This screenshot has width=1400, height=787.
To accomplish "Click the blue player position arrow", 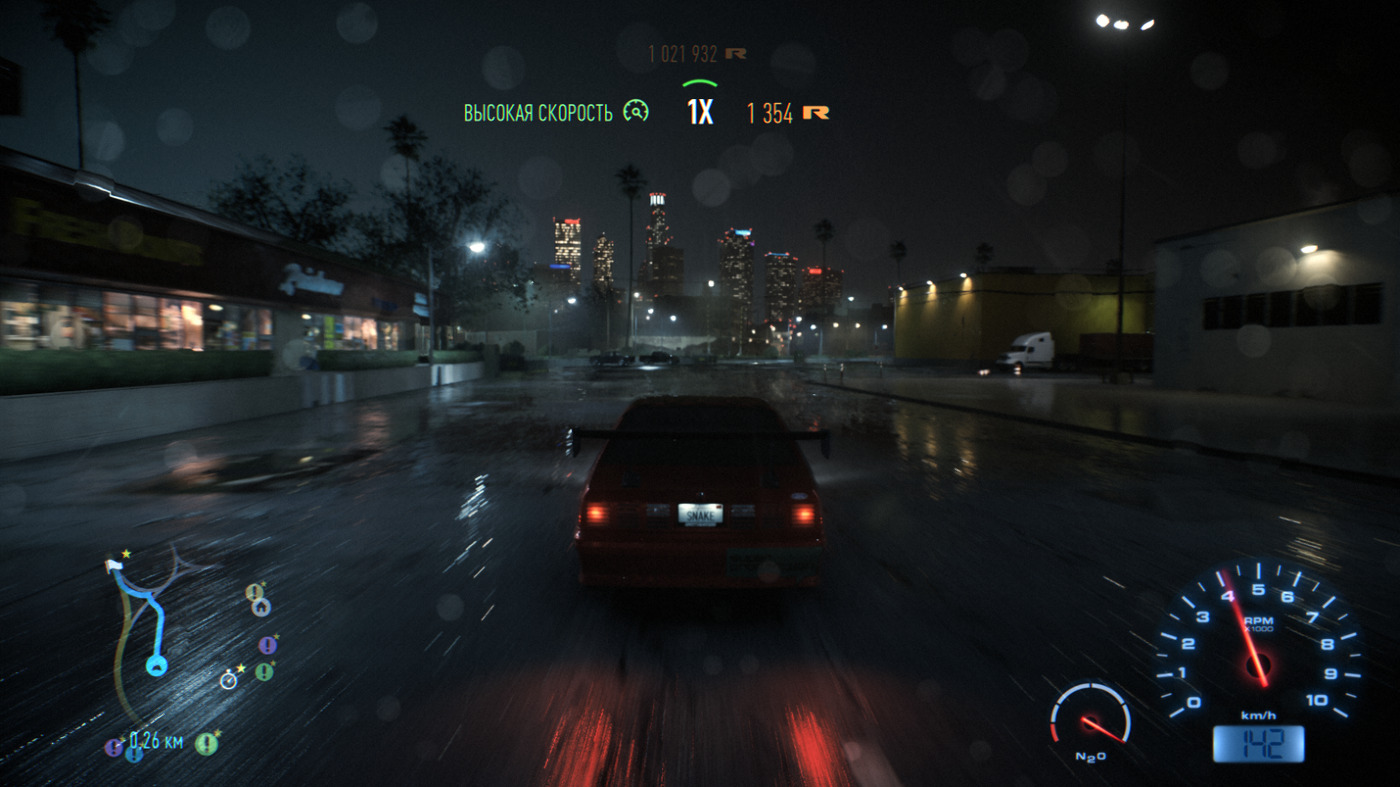I will [156, 665].
